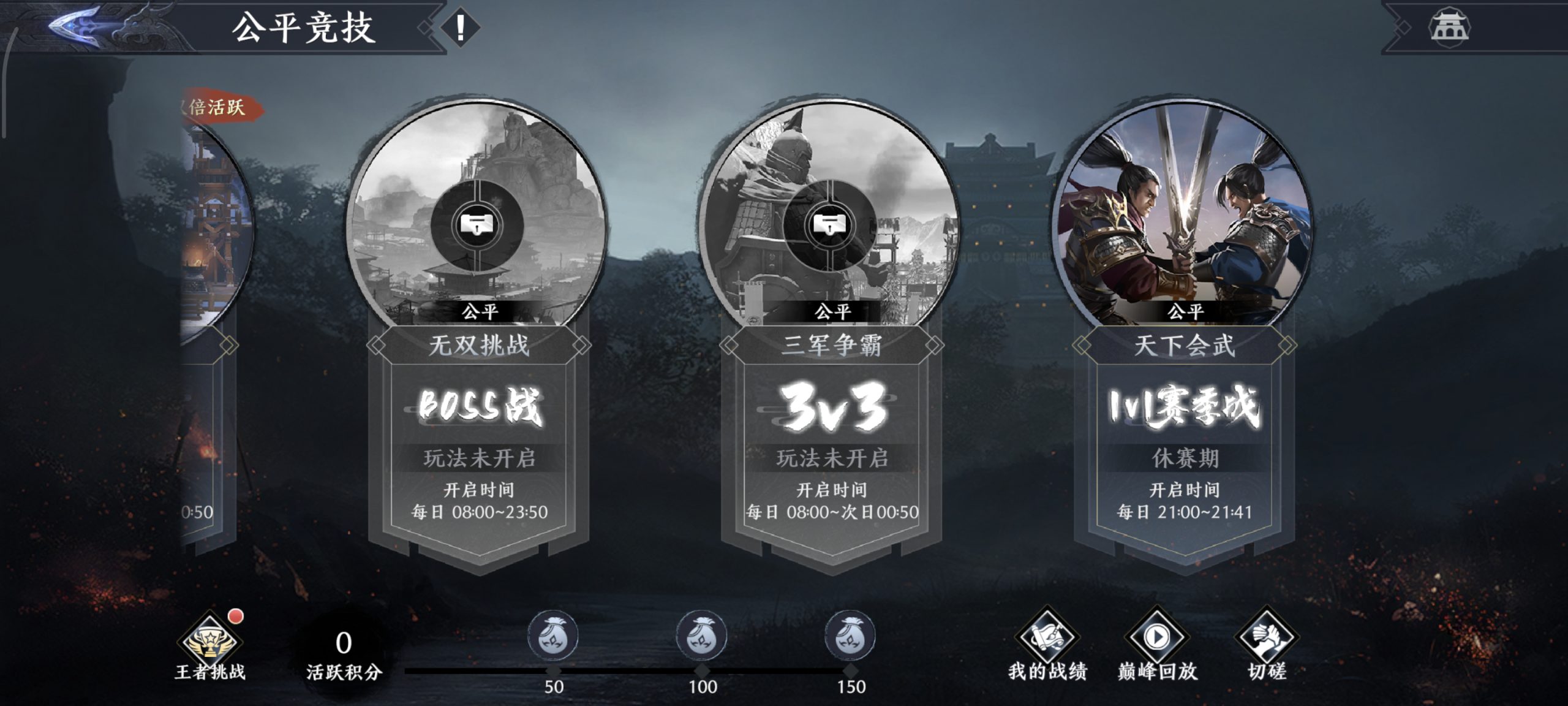Viewport: 1568px width, 706px height.
Task: Claim the 50-point activity reward bag
Action: (553, 636)
